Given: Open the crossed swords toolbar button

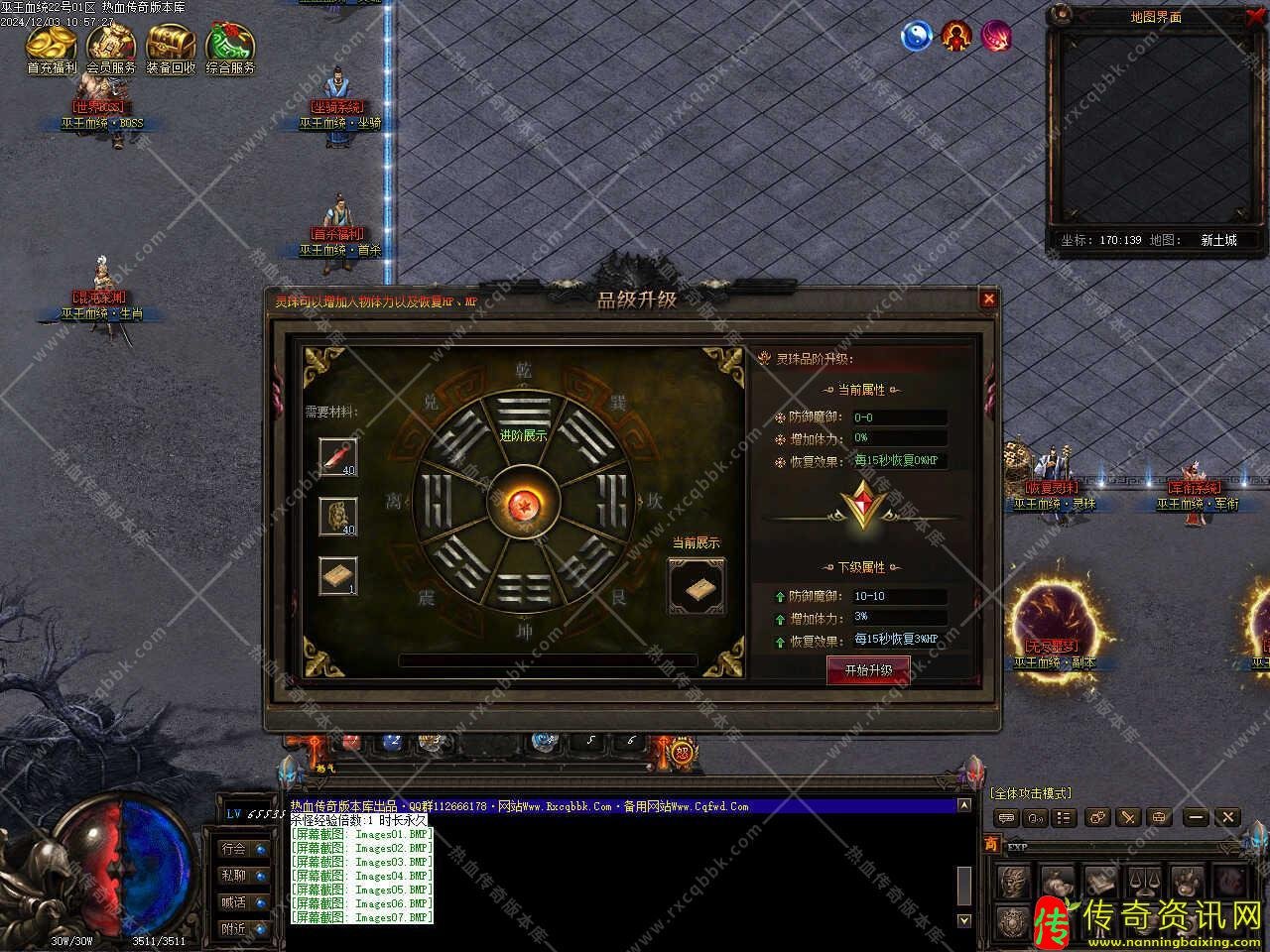Looking at the screenshot, I should coord(1129,818).
